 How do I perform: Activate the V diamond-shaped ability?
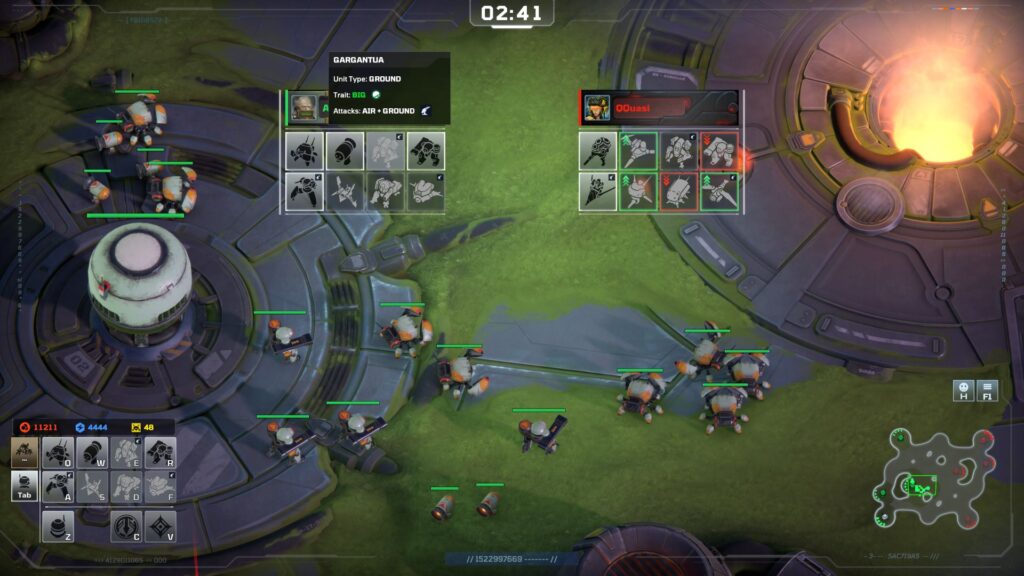(160, 526)
